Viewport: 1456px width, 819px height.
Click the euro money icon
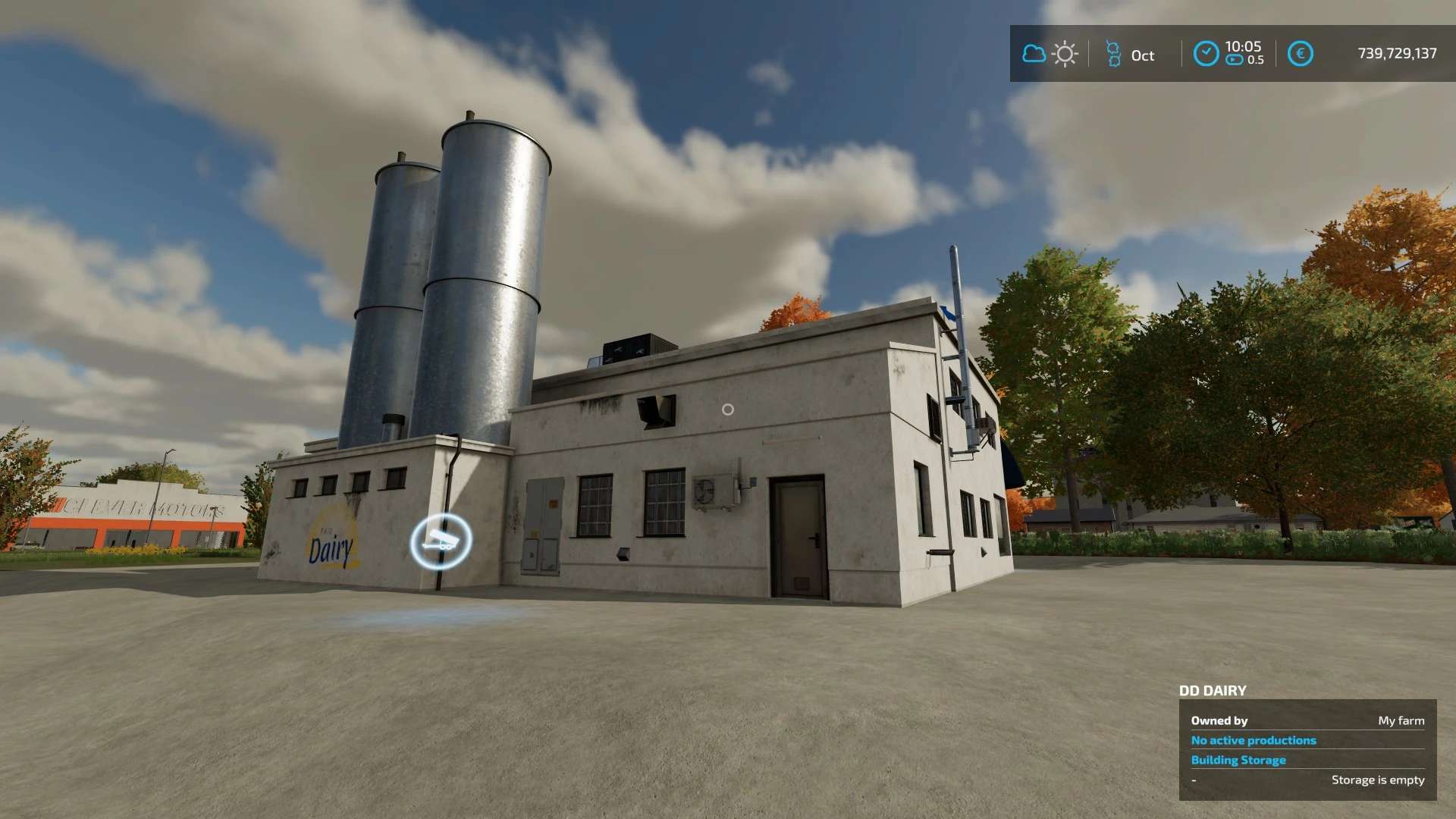coord(1300,54)
